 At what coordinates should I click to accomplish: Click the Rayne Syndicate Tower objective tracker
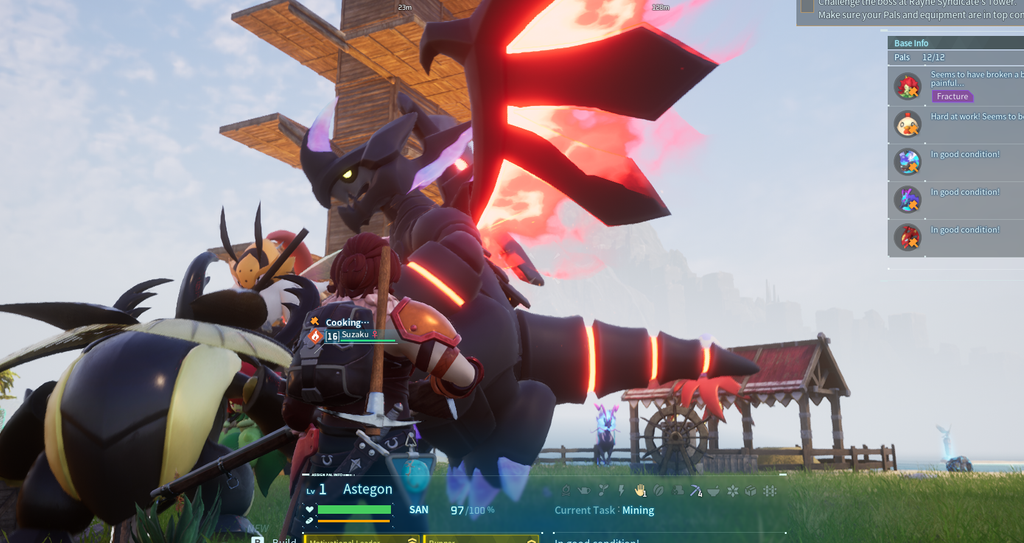point(910,10)
